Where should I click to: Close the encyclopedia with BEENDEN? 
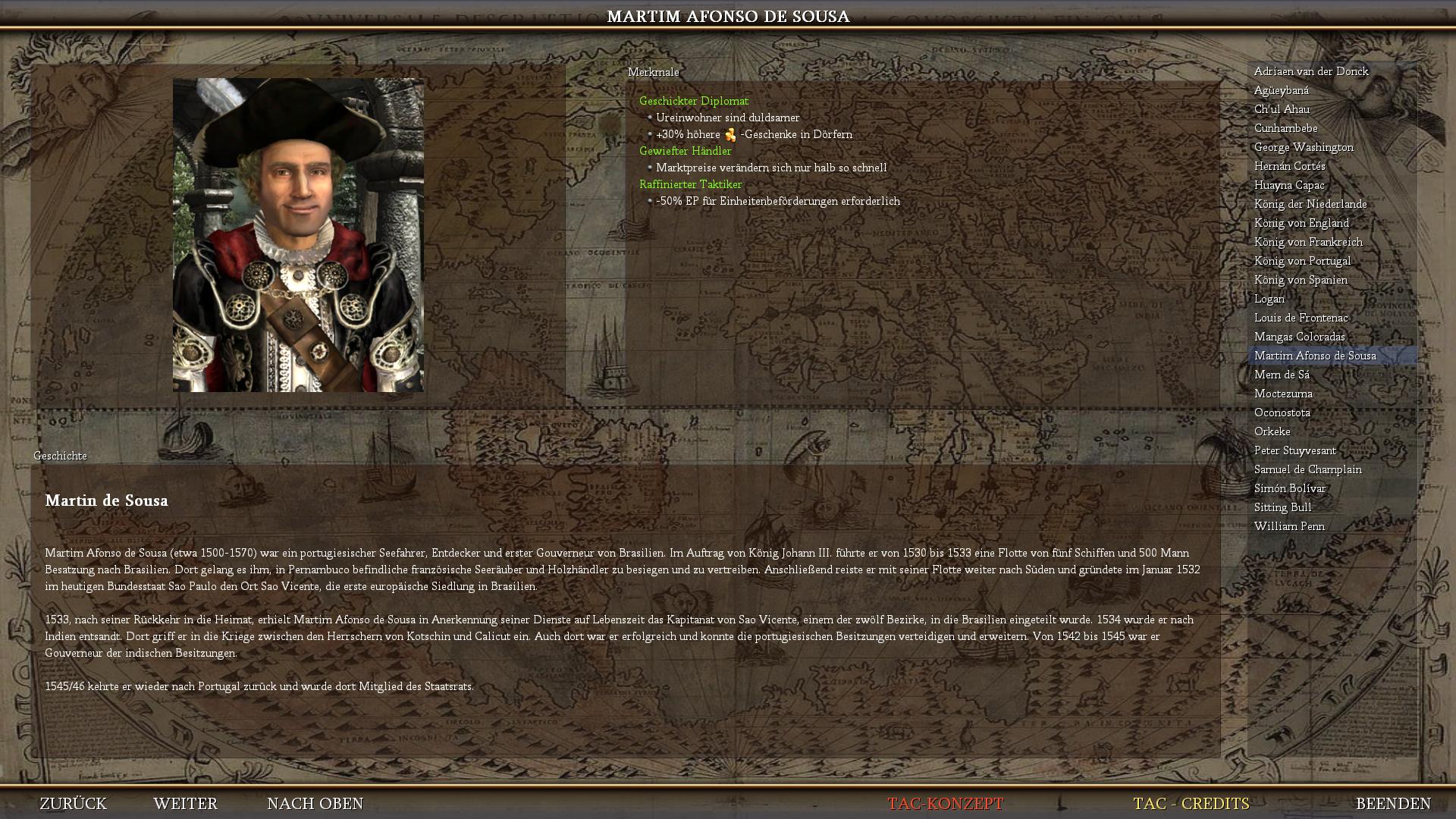tap(1393, 803)
